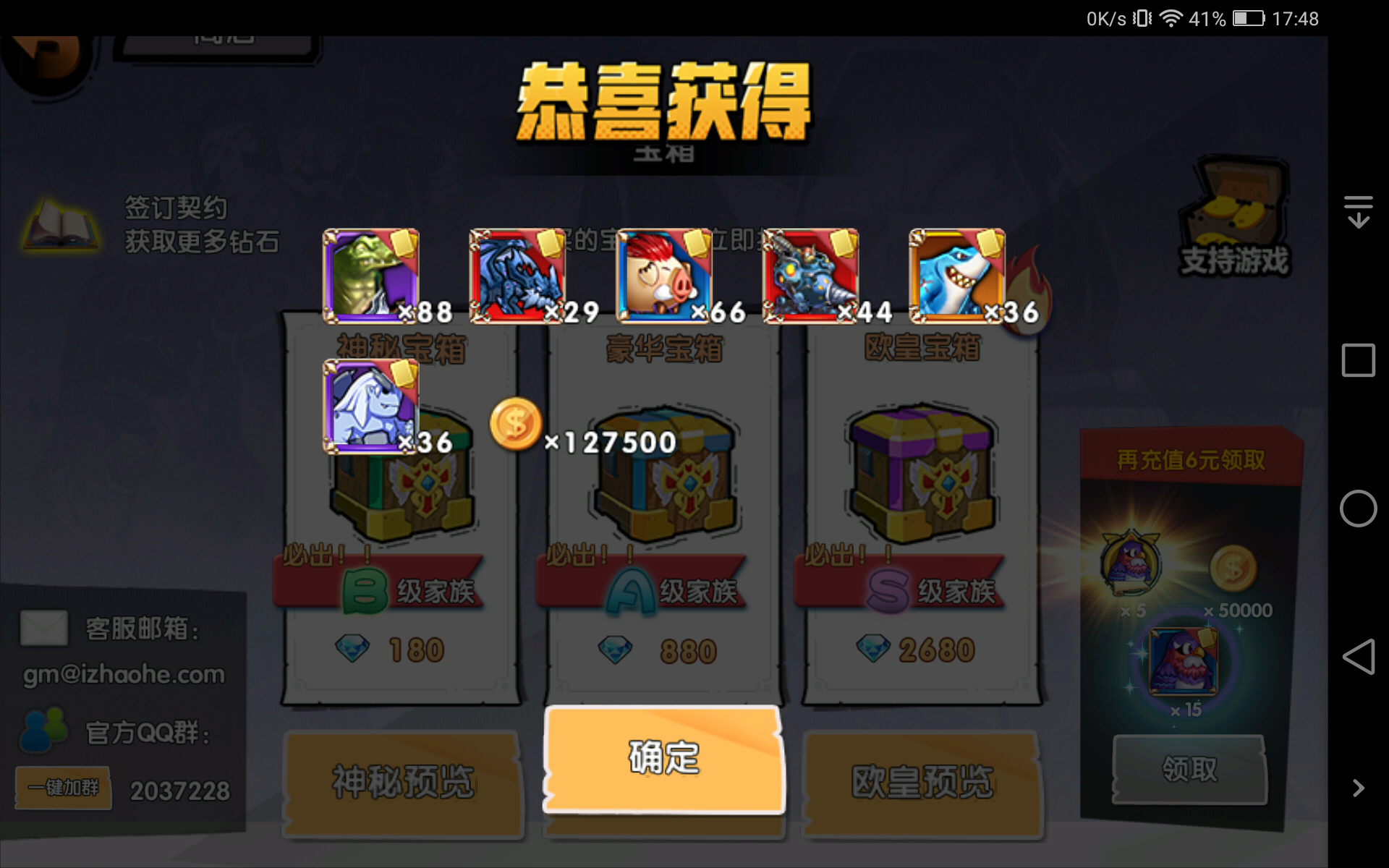This screenshot has width=1389, height=868.
Task: Tap the red-haired pig hero icon x66
Action: click(663, 275)
